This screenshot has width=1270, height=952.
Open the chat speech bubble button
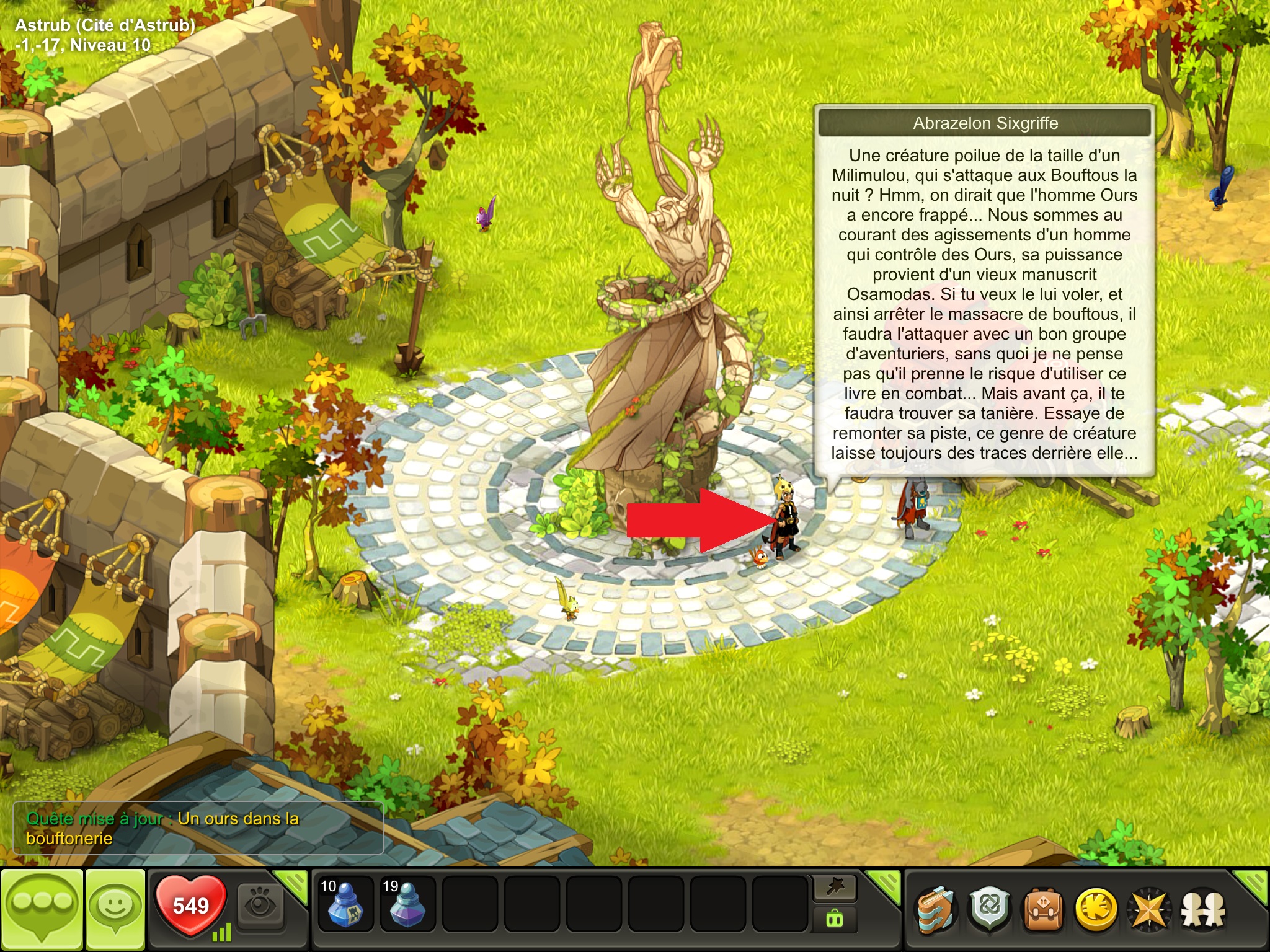[x=42, y=909]
